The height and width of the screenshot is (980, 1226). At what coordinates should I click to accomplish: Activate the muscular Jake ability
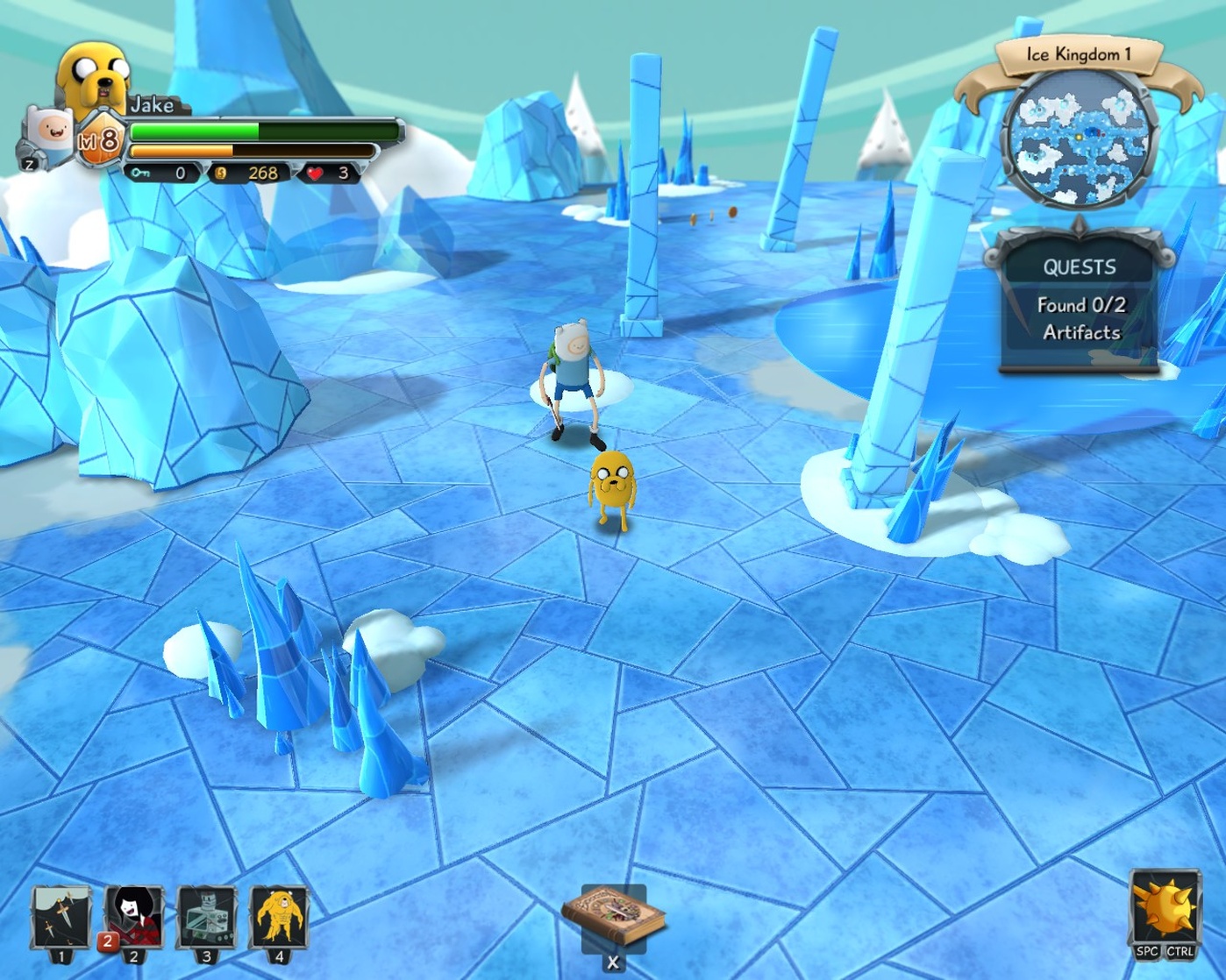279,917
